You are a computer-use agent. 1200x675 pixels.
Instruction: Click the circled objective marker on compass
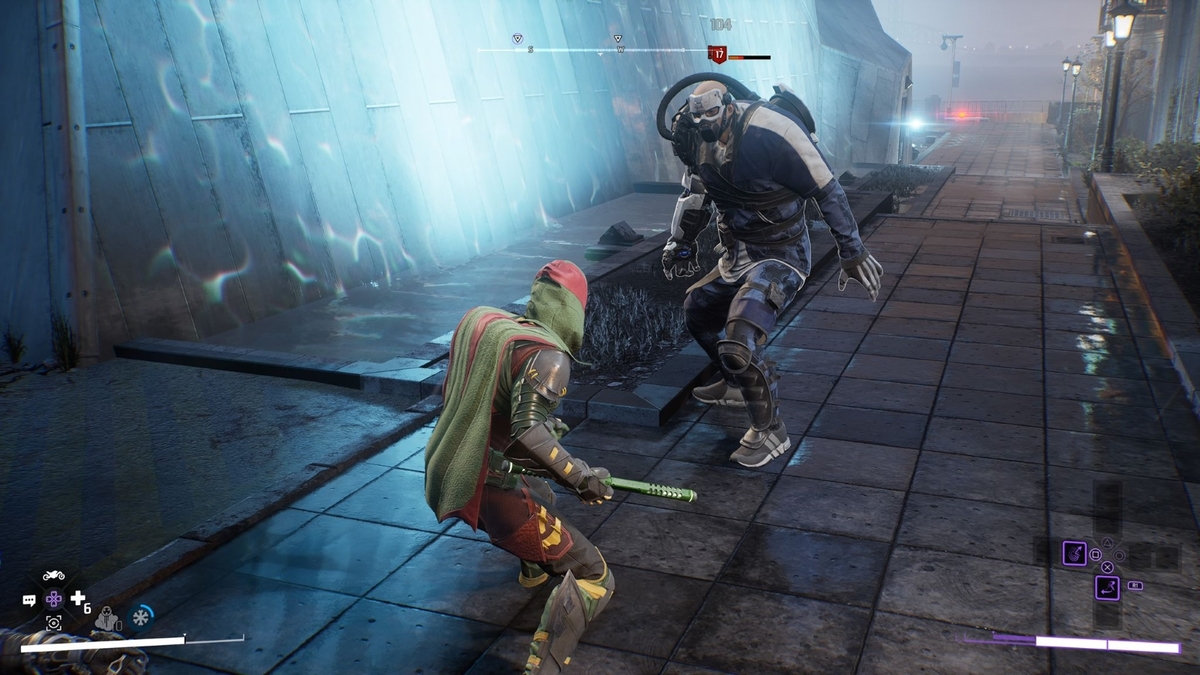[517, 39]
